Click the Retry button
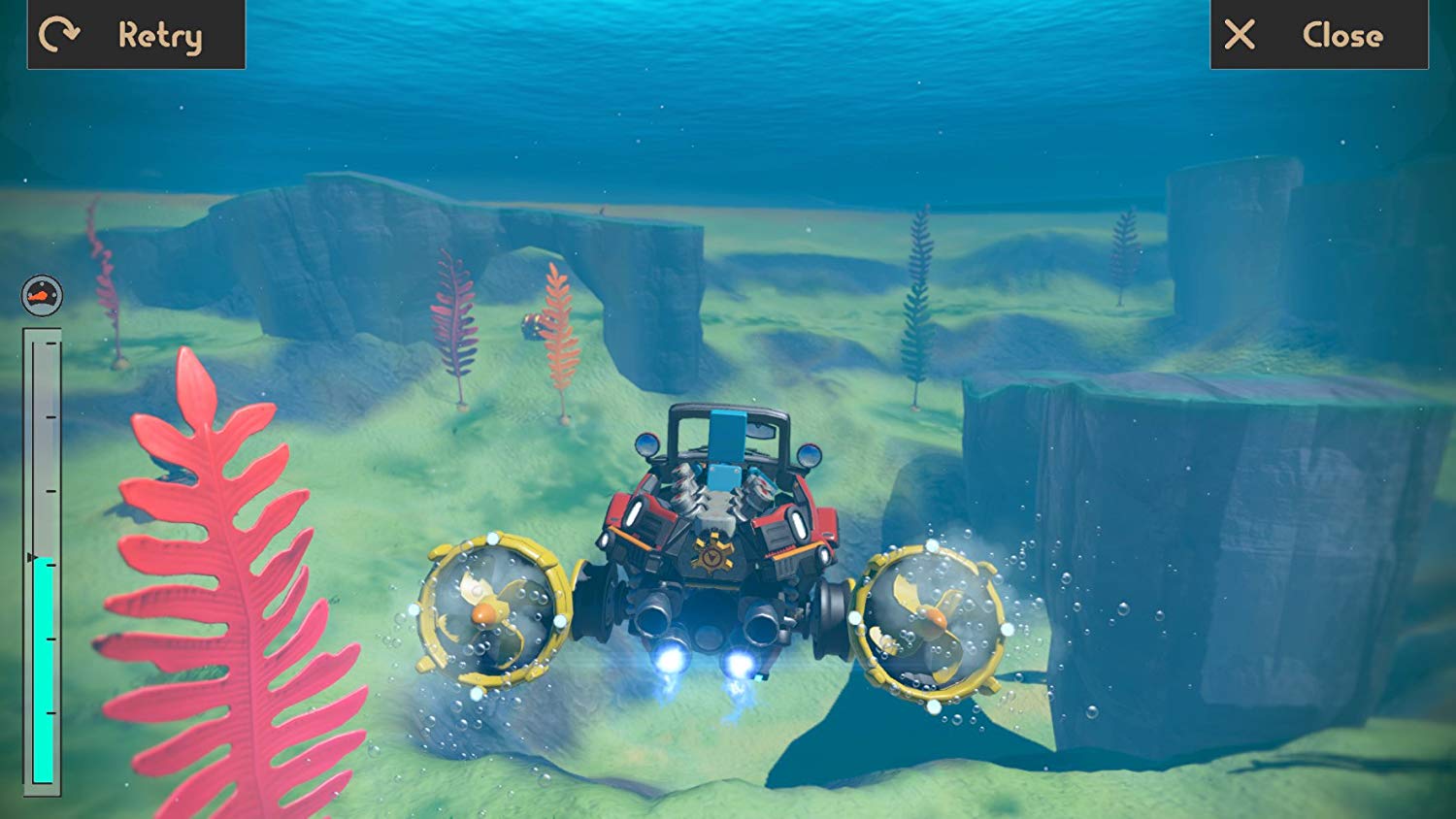The width and height of the screenshot is (1456, 819). pyautogui.click(x=136, y=35)
